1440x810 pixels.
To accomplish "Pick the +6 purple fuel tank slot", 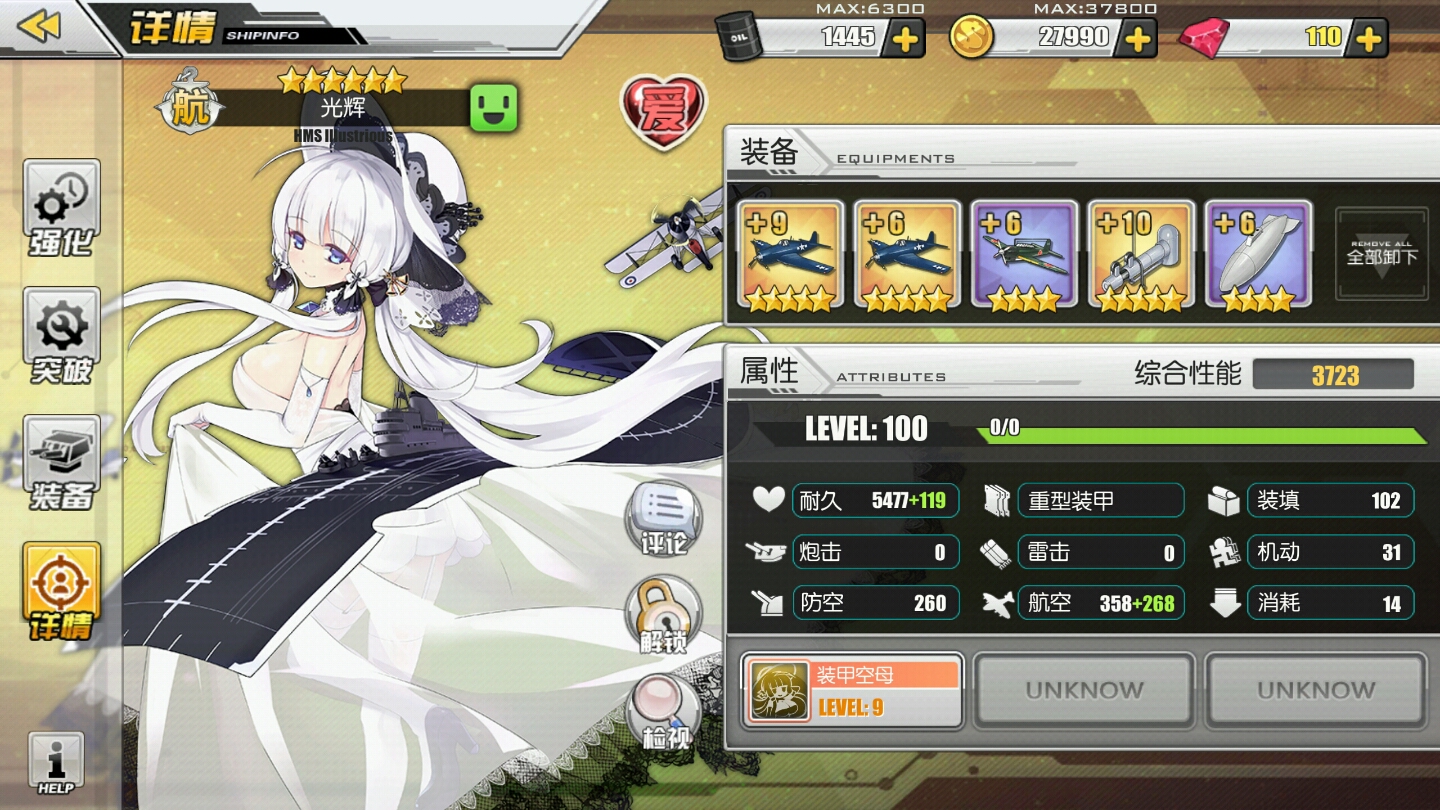I will click(1257, 254).
